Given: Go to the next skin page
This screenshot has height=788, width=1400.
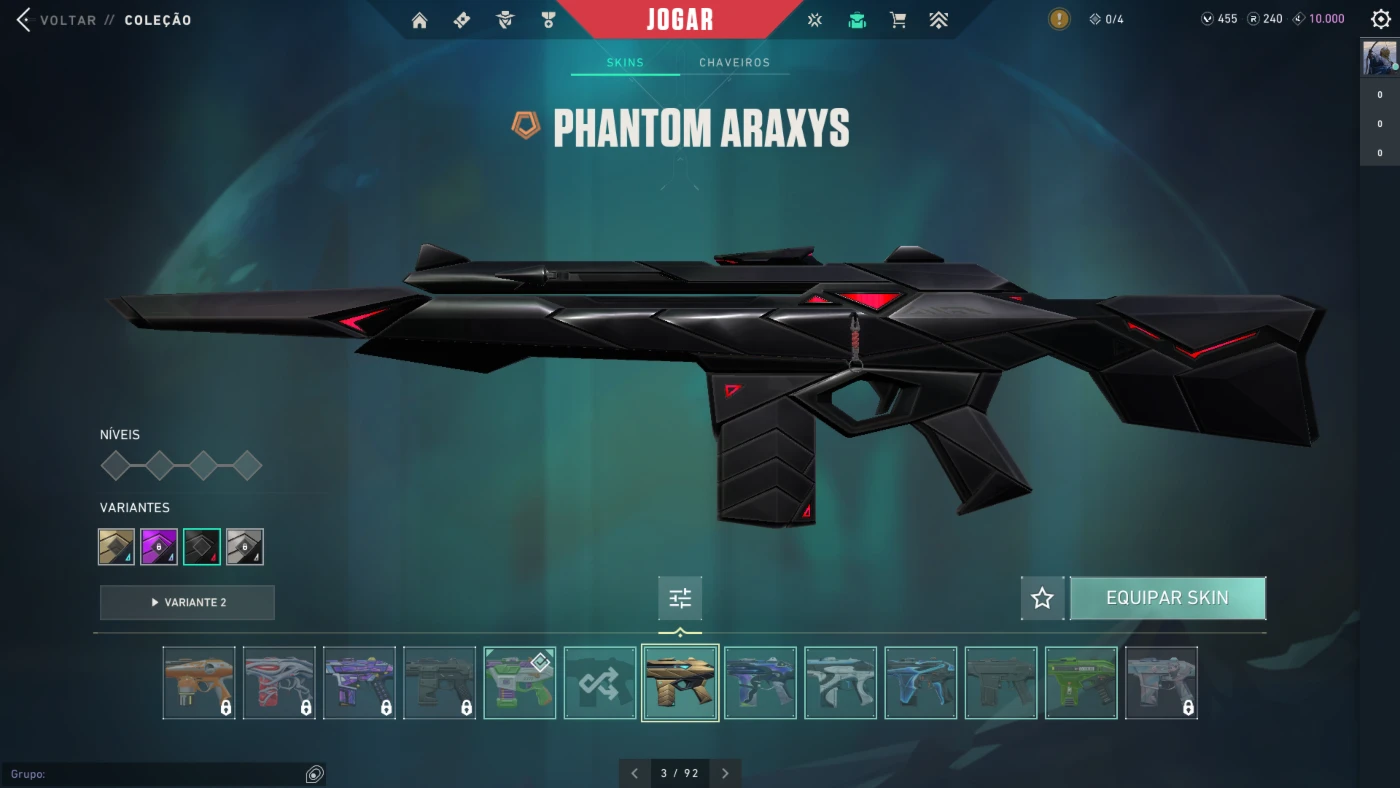Looking at the screenshot, I should click(x=725, y=773).
